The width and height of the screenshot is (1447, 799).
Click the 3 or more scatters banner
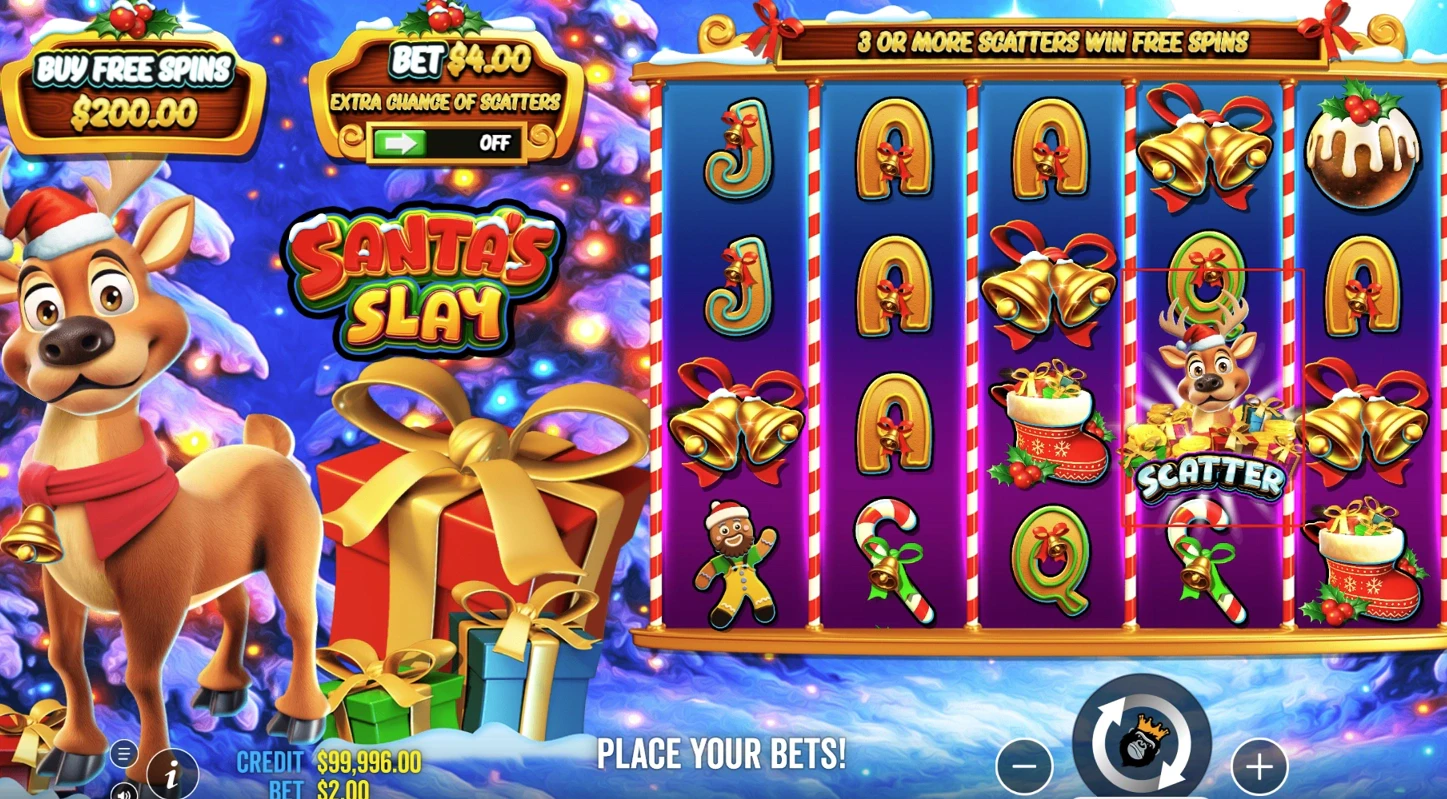click(1050, 41)
